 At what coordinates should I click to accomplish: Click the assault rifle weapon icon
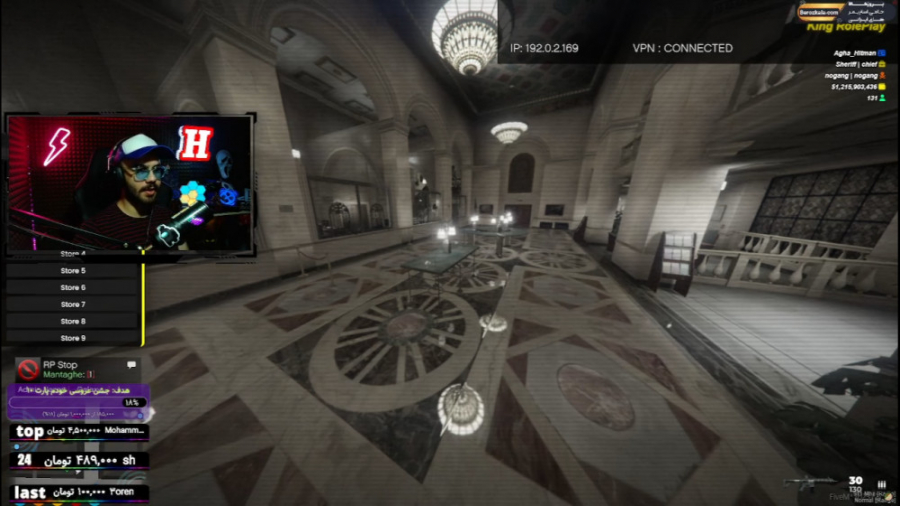pos(812,484)
